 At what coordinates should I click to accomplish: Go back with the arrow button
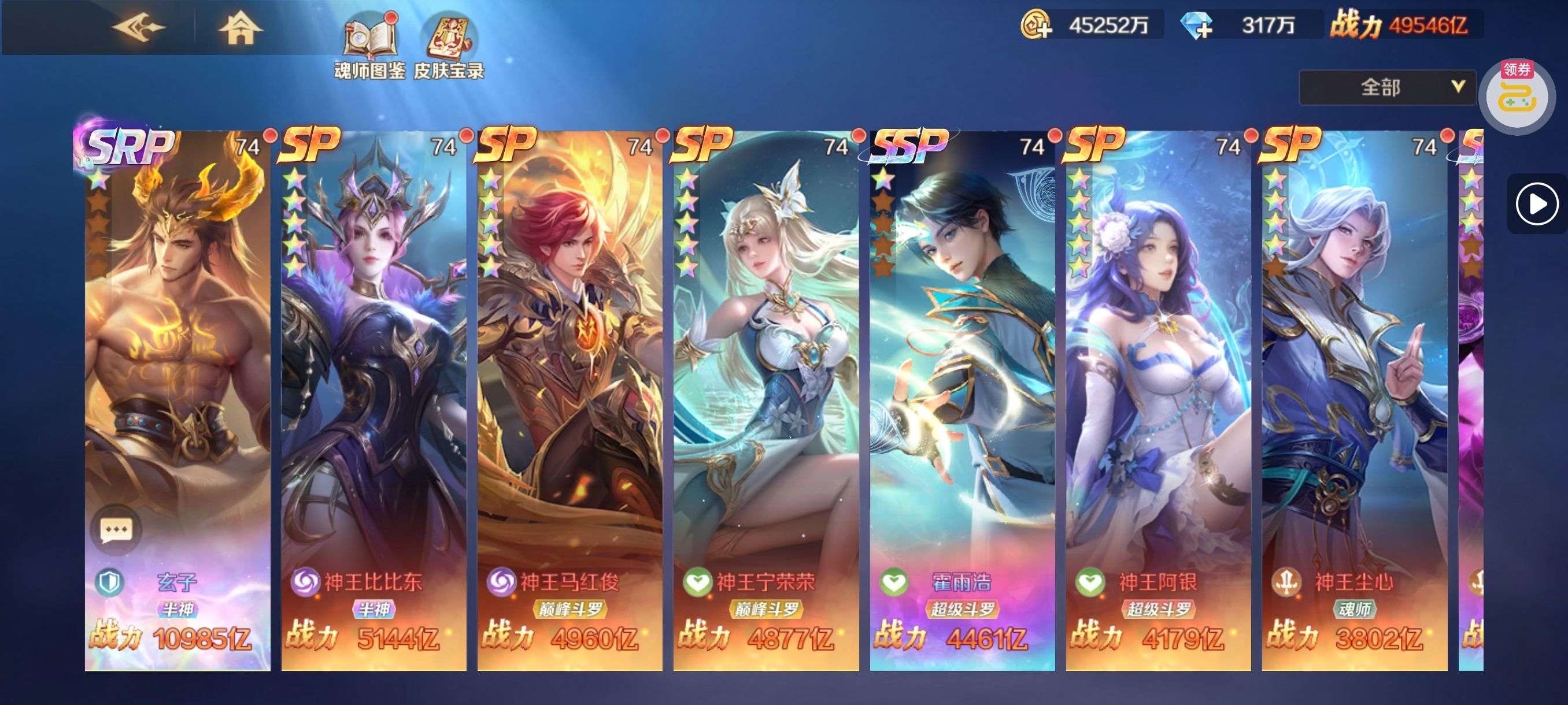pos(139,27)
